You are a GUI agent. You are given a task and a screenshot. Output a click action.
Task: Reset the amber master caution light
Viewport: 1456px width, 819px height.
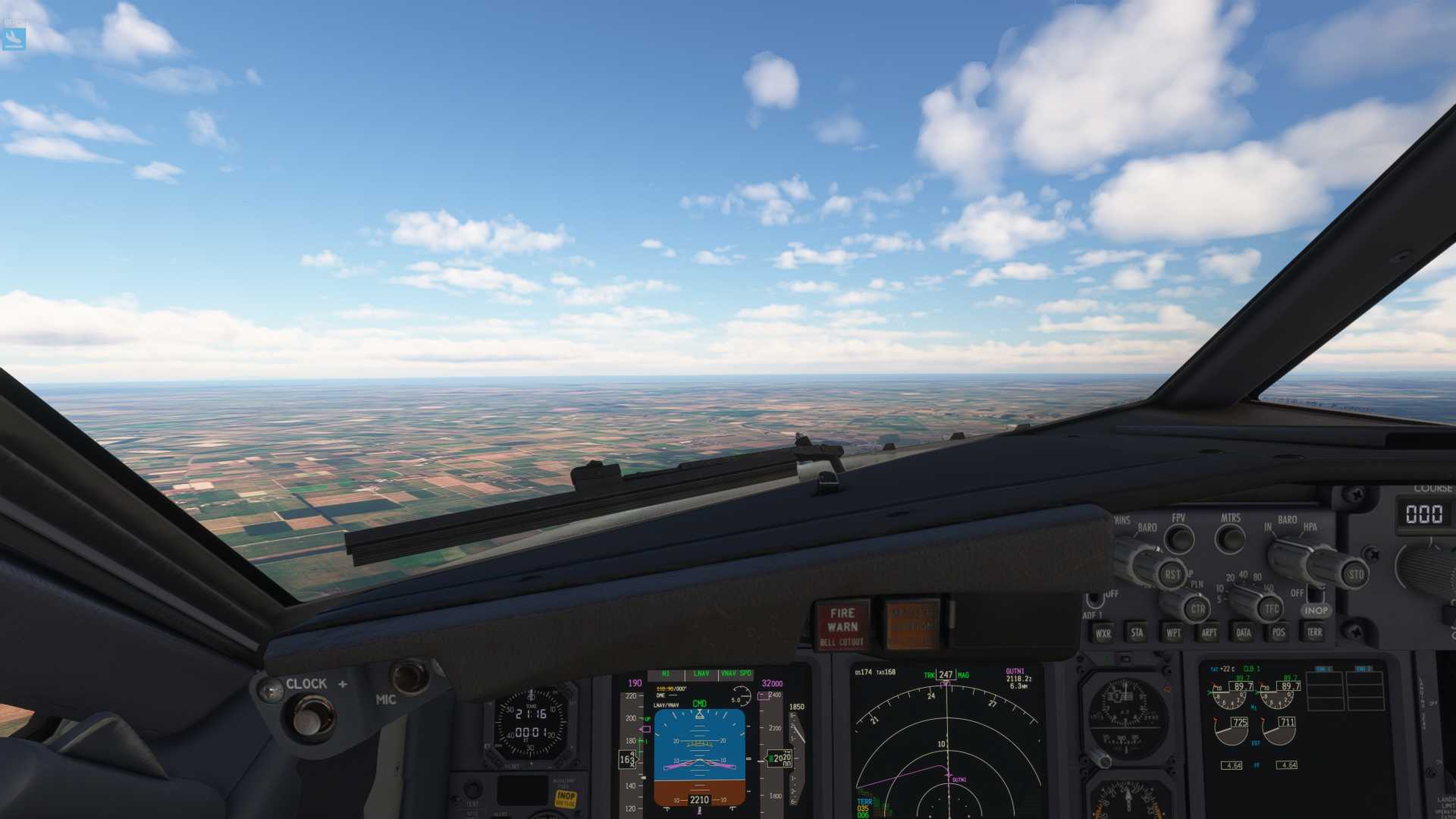tap(912, 625)
